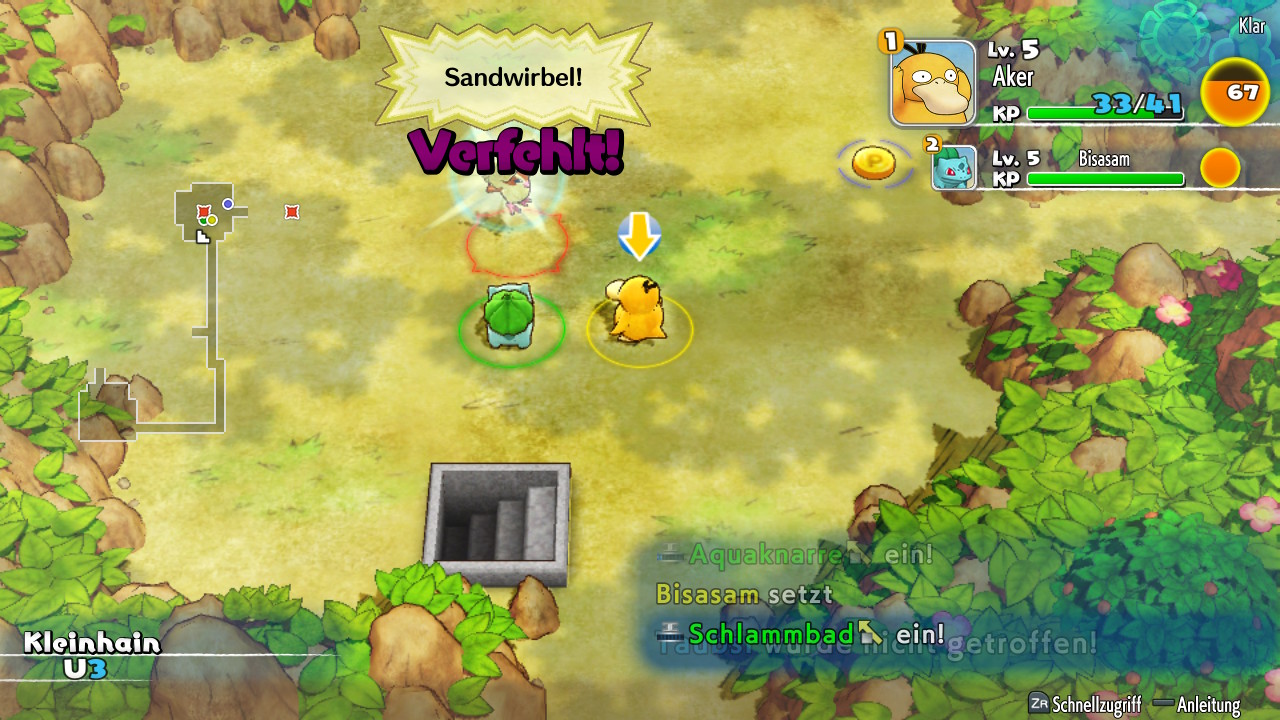Open the belly meter showing 67
1280x720 pixels.
point(1235,92)
